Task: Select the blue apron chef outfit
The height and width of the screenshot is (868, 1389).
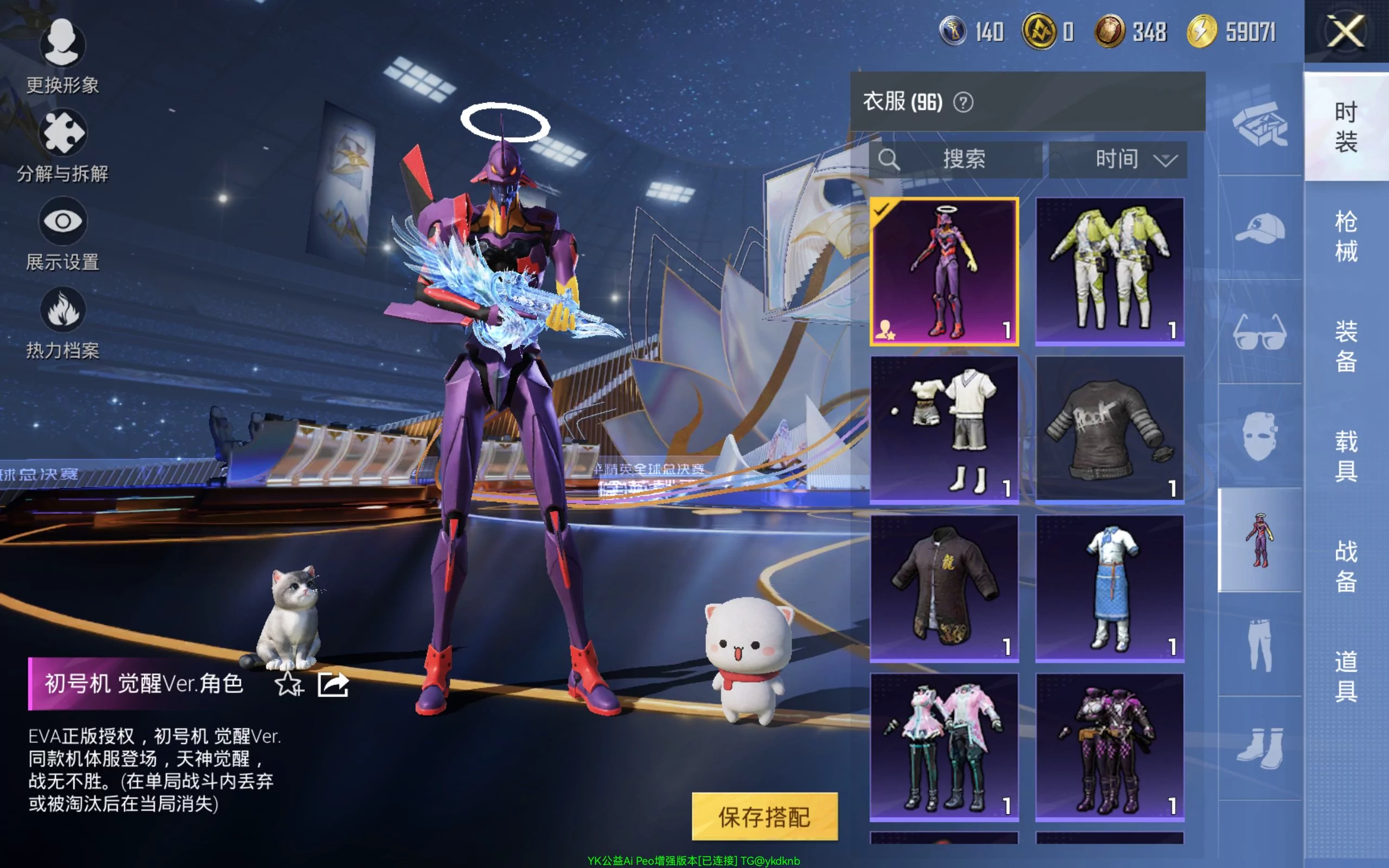Action: [1110, 588]
